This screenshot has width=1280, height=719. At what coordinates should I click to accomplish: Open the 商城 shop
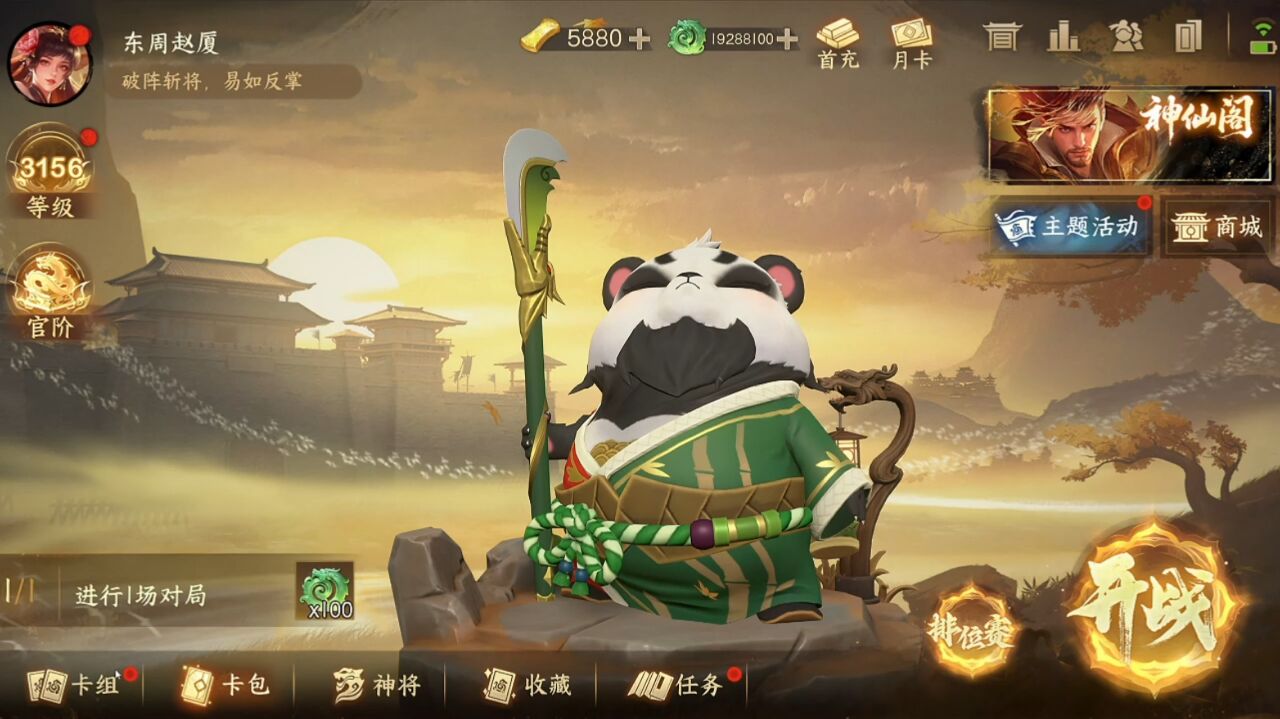pos(1217,227)
